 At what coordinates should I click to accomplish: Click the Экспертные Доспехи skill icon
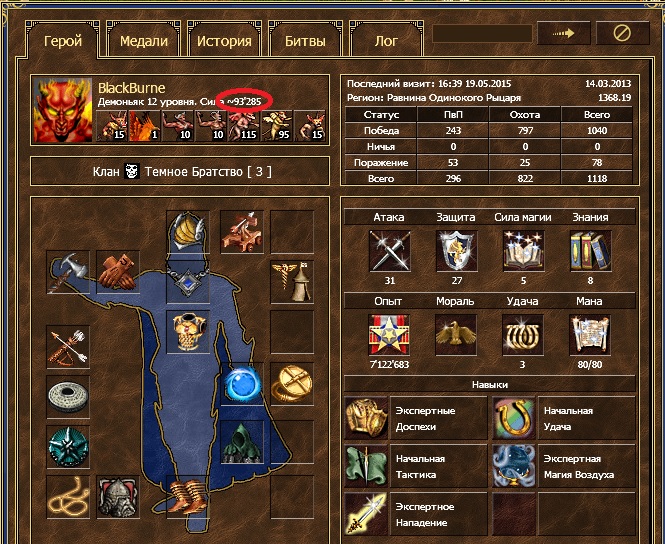pos(366,417)
